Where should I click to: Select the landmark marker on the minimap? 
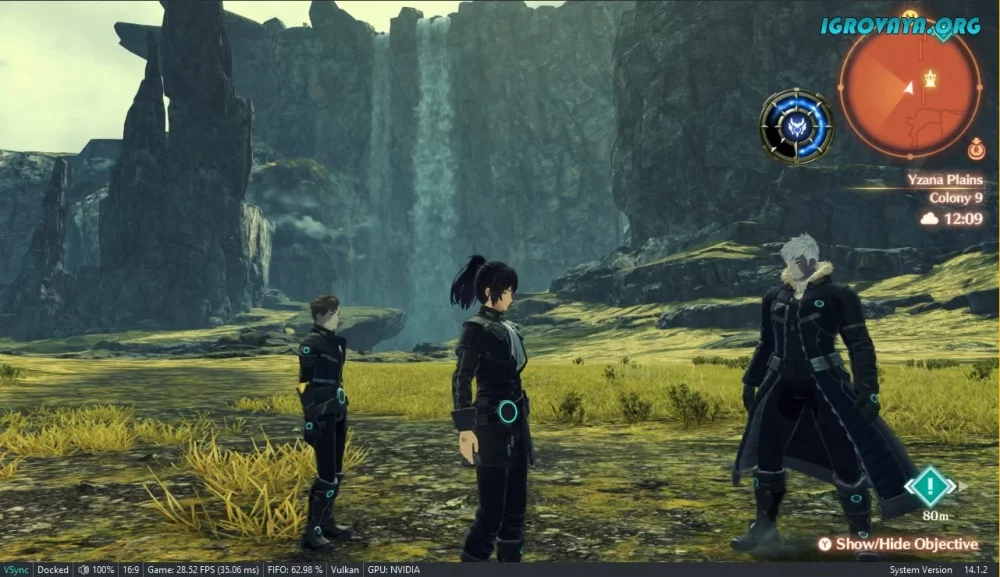(932, 77)
